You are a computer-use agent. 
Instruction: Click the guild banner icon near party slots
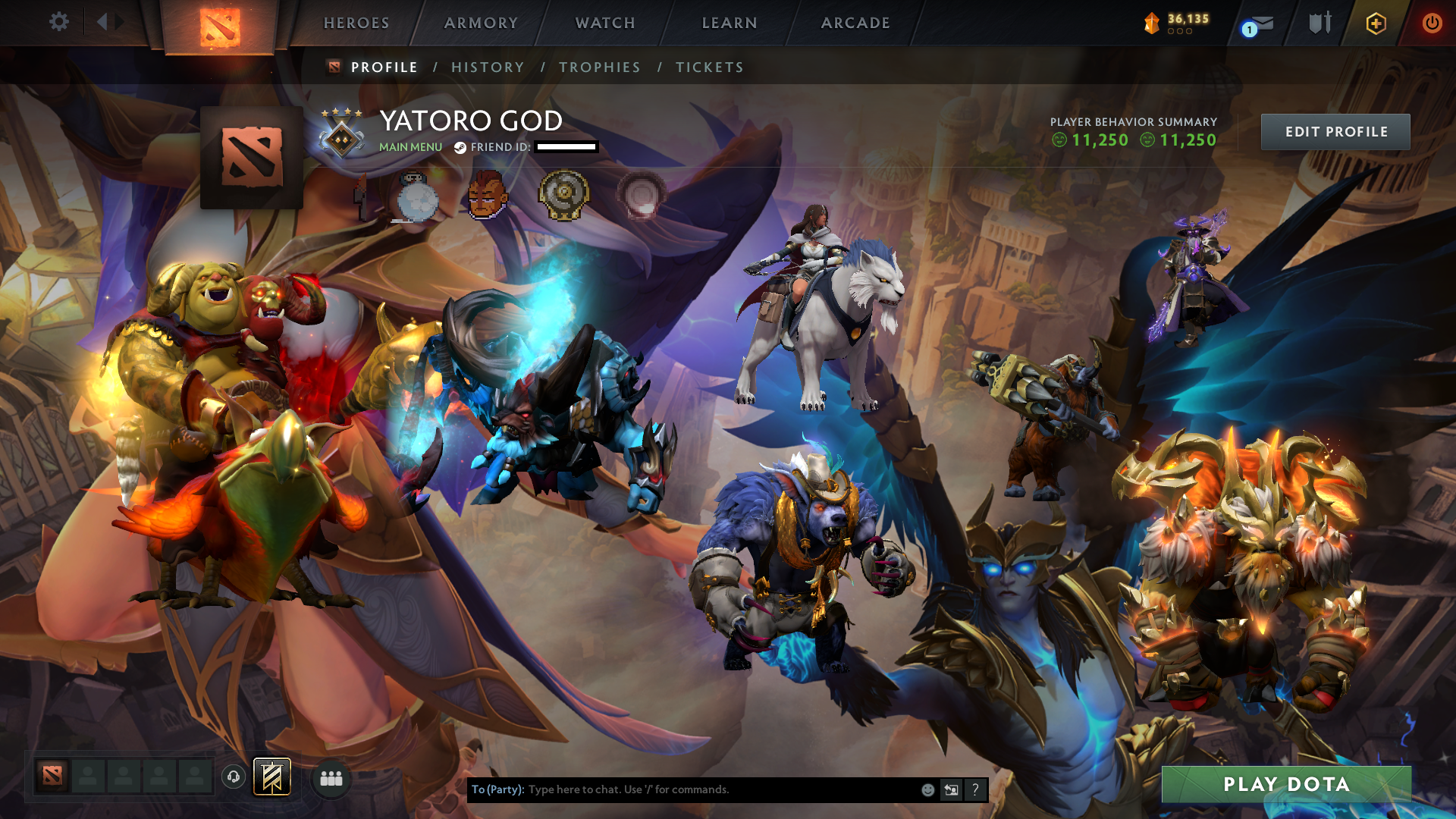tap(272, 777)
